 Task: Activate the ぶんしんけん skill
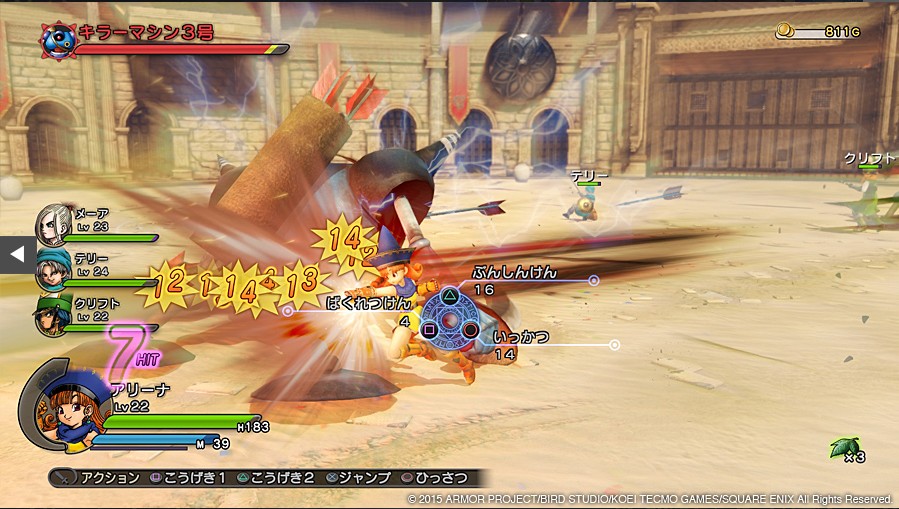click(515, 272)
